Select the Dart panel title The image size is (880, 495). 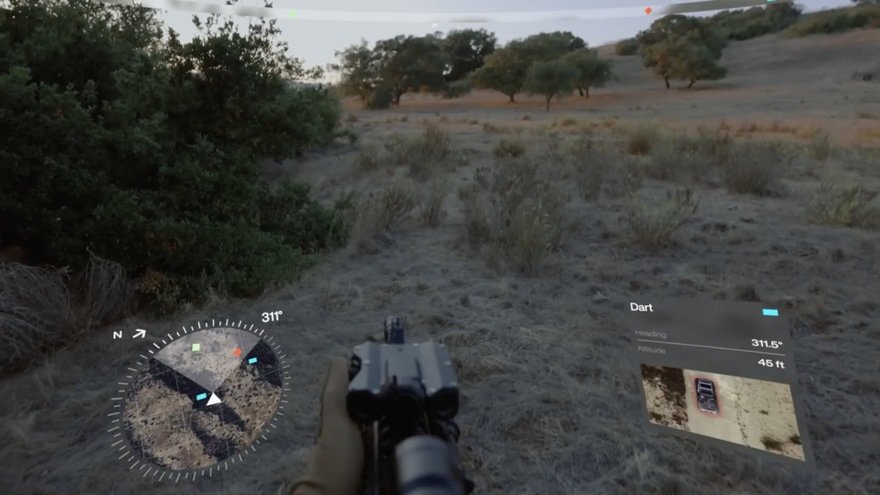pyautogui.click(x=641, y=307)
